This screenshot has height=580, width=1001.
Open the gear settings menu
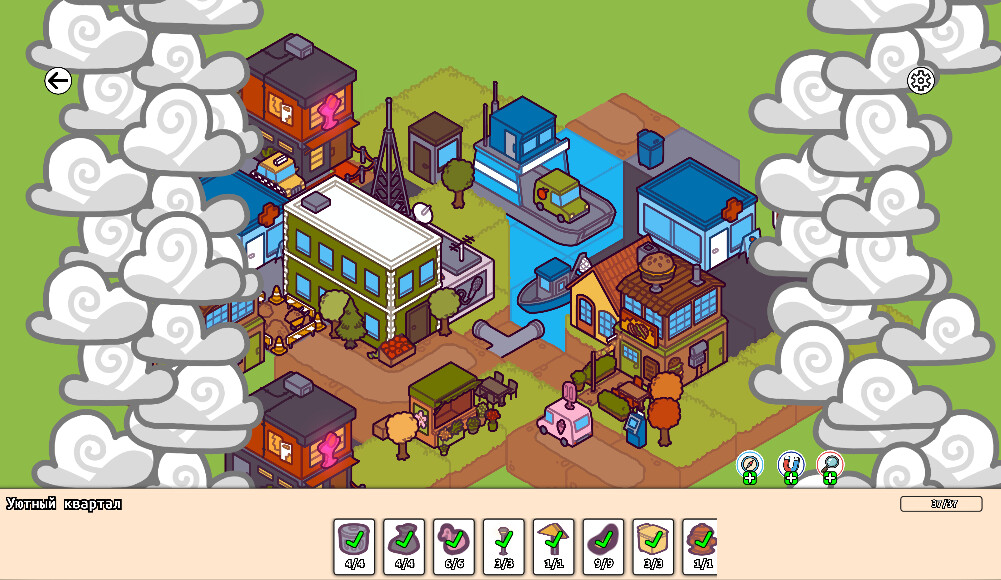coord(920,81)
